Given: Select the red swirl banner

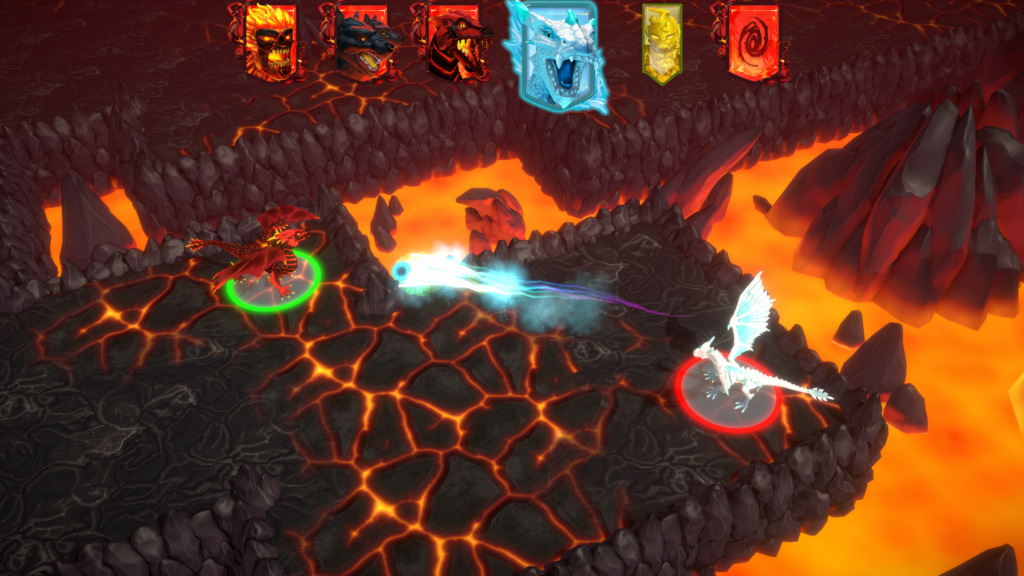Looking at the screenshot, I should [751, 40].
